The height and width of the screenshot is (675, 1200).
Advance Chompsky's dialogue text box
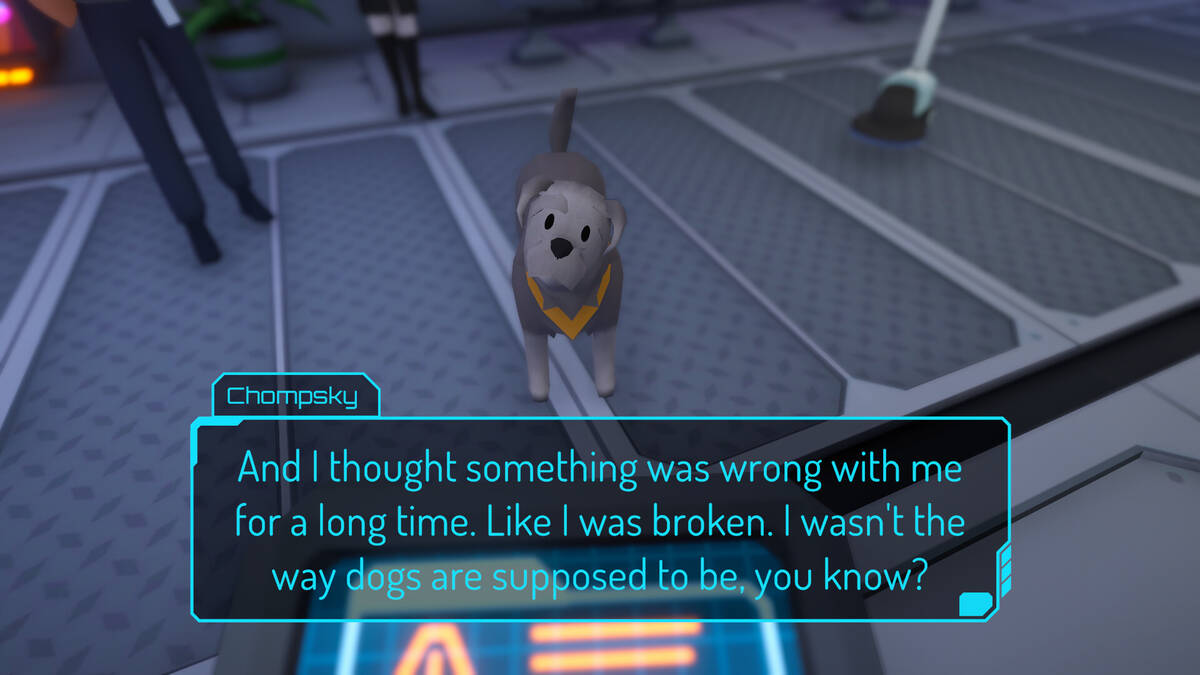coord(600,520)
